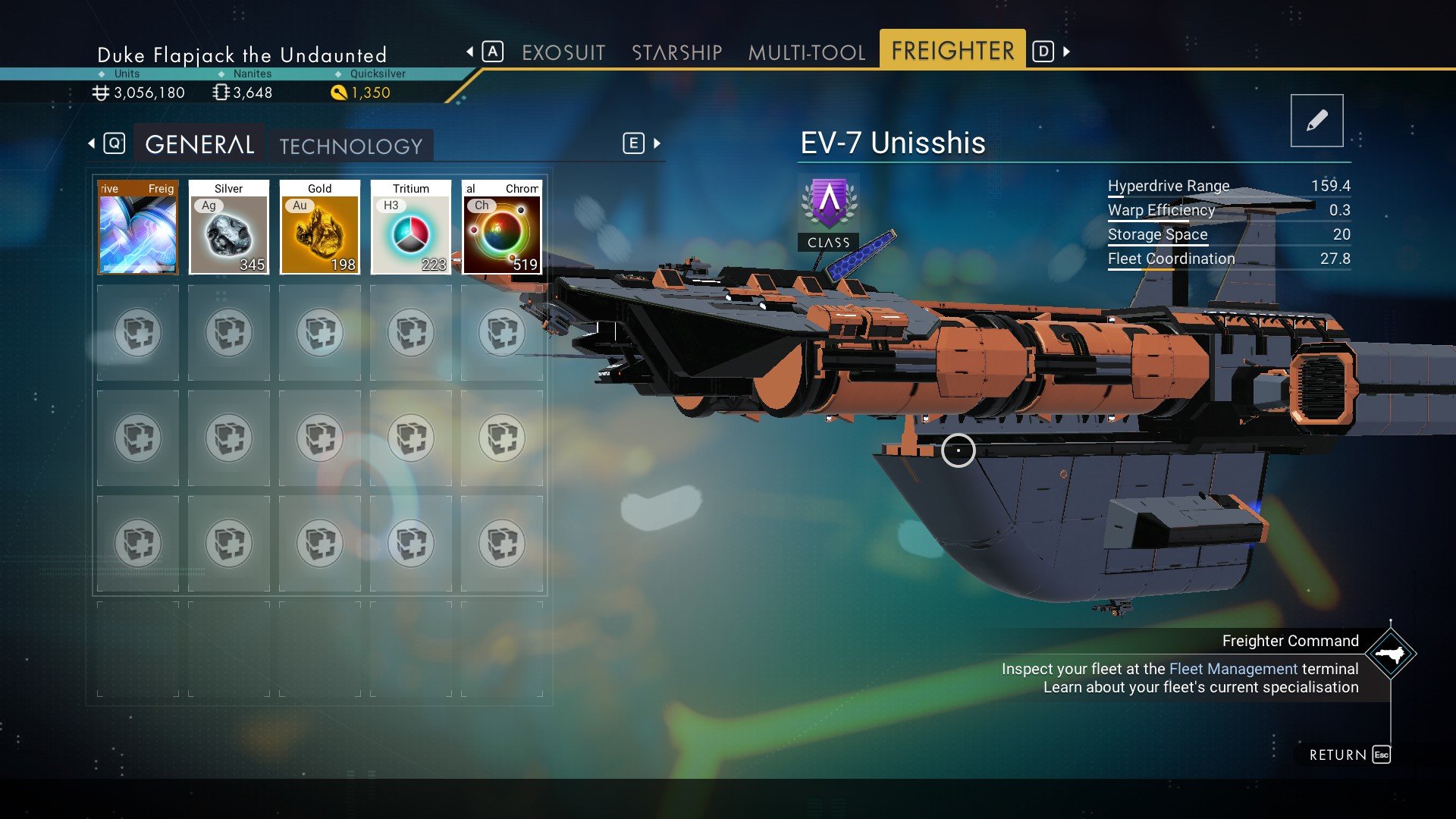The height and width of the screenshot is (819, 1456).
Task: Choose the Gold item slot
Action: tap(320, 227)
